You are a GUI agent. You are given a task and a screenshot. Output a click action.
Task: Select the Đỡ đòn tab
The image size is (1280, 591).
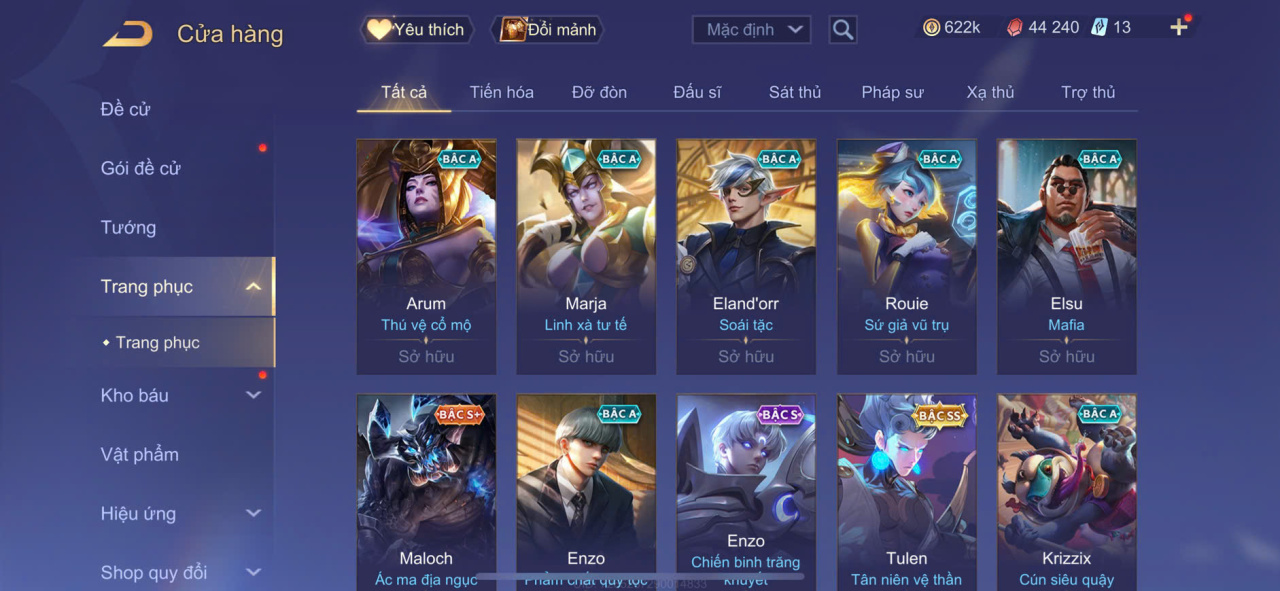[x=599, y=92]
